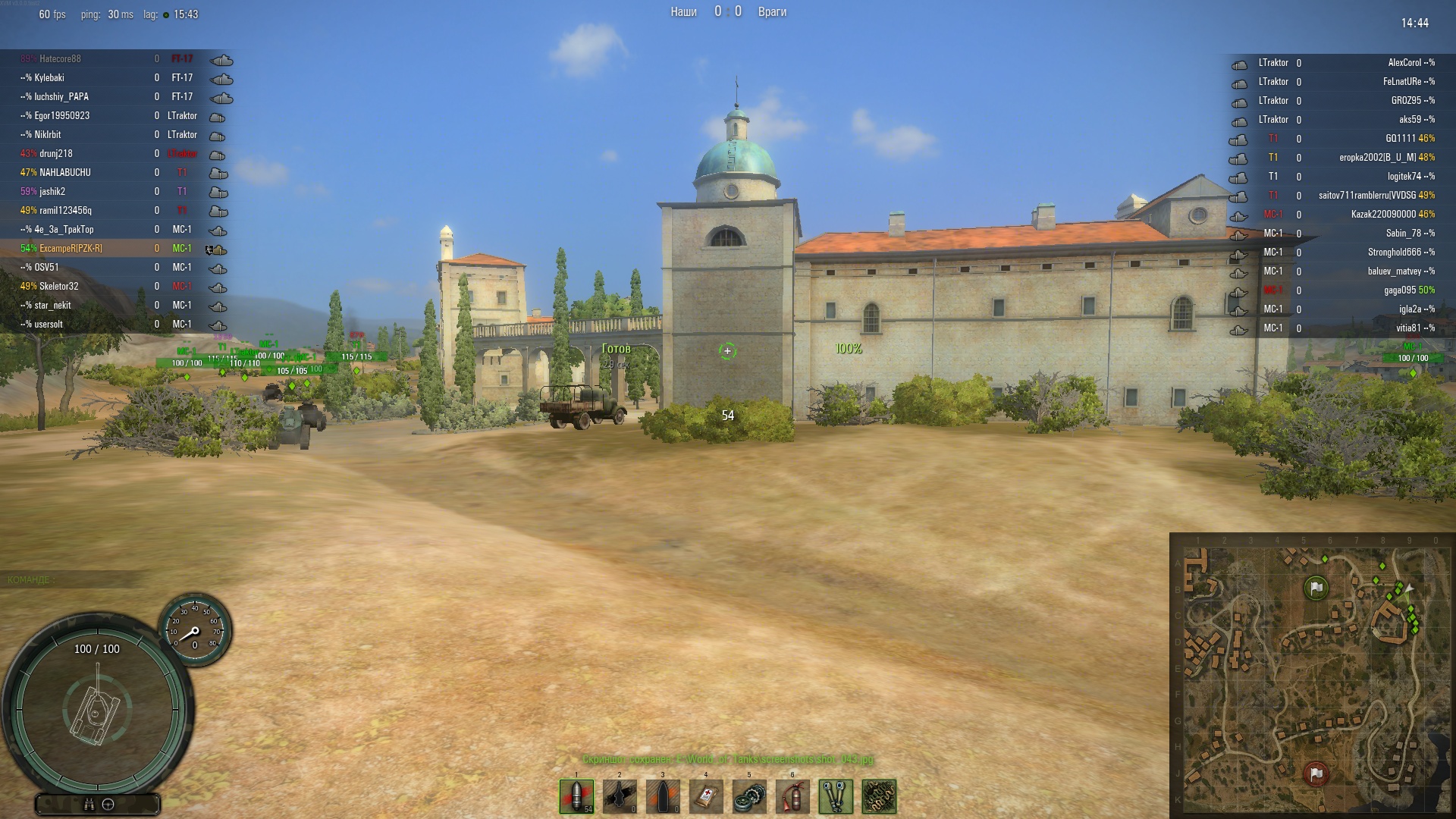1456x819 pixels.
Task: Select player ExcampeR[PZK-R] in the team list
Action: (x=71, y=249)
